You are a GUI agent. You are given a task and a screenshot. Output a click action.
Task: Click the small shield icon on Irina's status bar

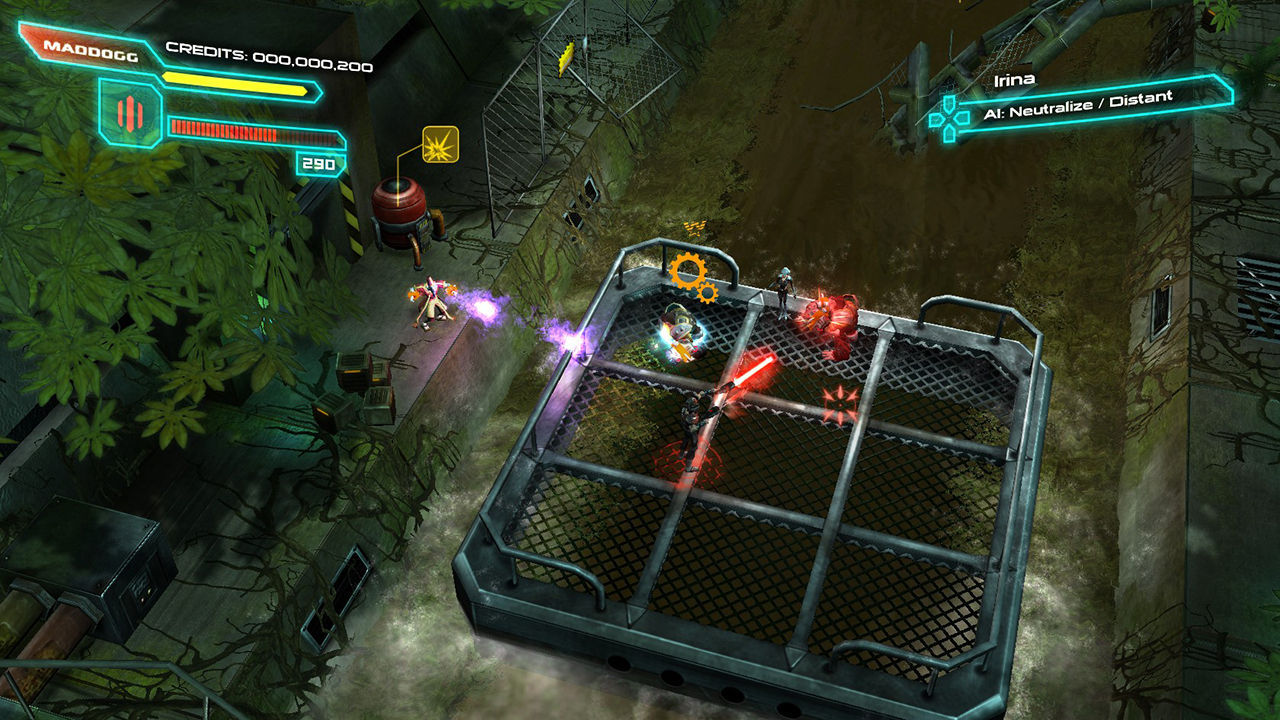948,102
